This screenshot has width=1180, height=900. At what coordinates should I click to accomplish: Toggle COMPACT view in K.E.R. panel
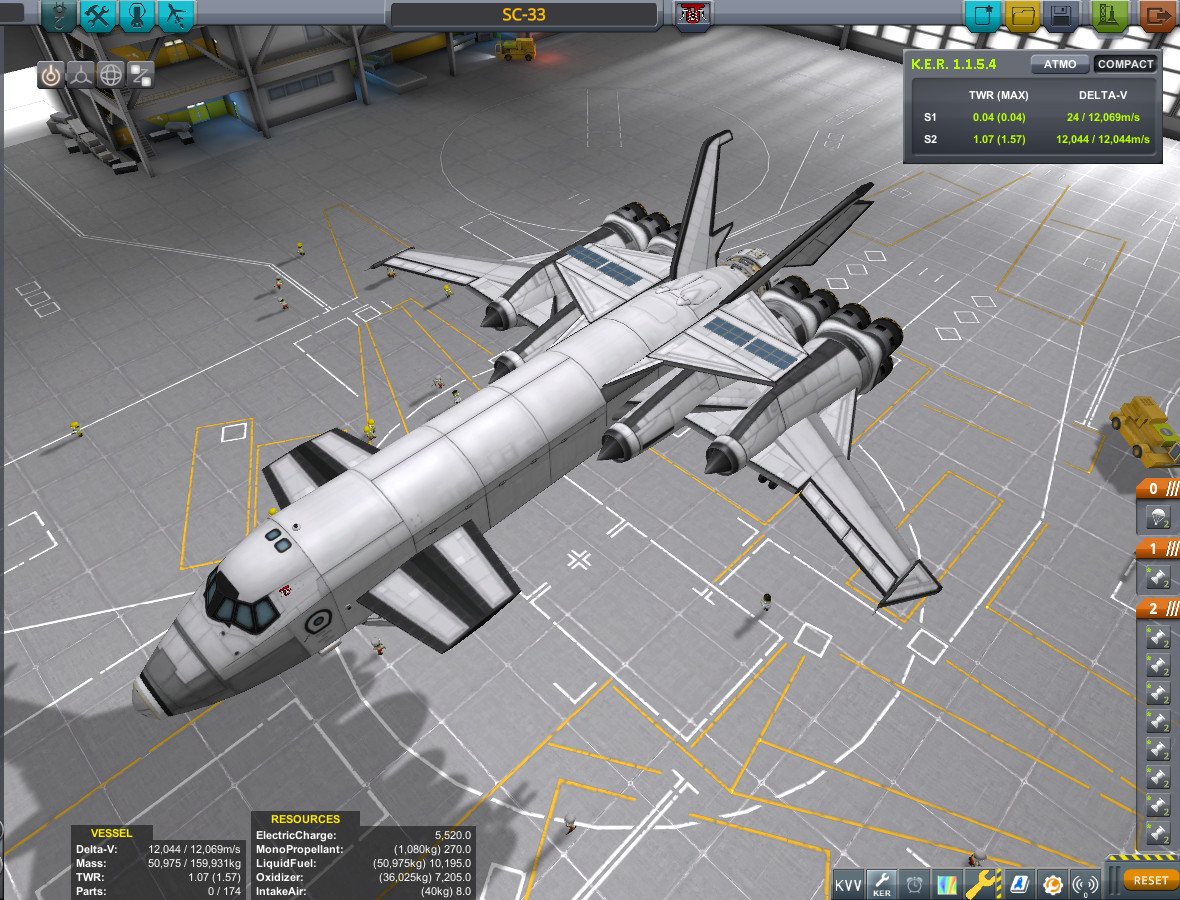1125,64
